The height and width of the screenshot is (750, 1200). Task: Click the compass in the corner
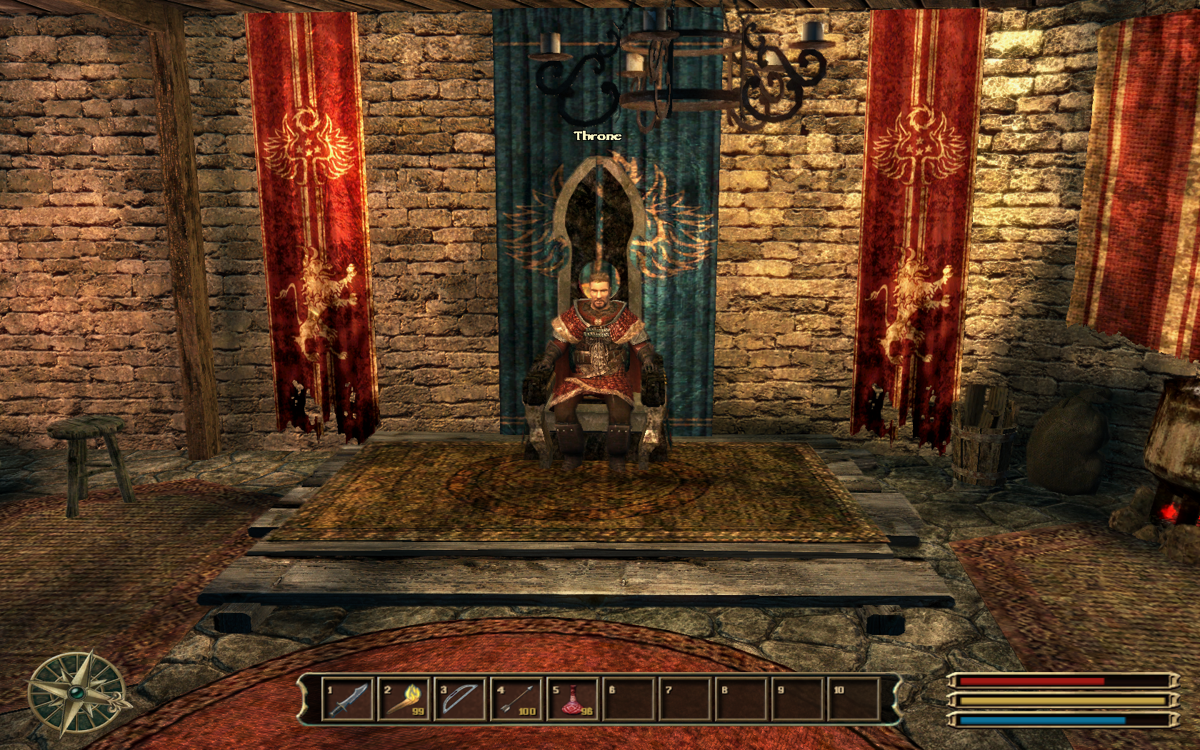click(75, 692)
